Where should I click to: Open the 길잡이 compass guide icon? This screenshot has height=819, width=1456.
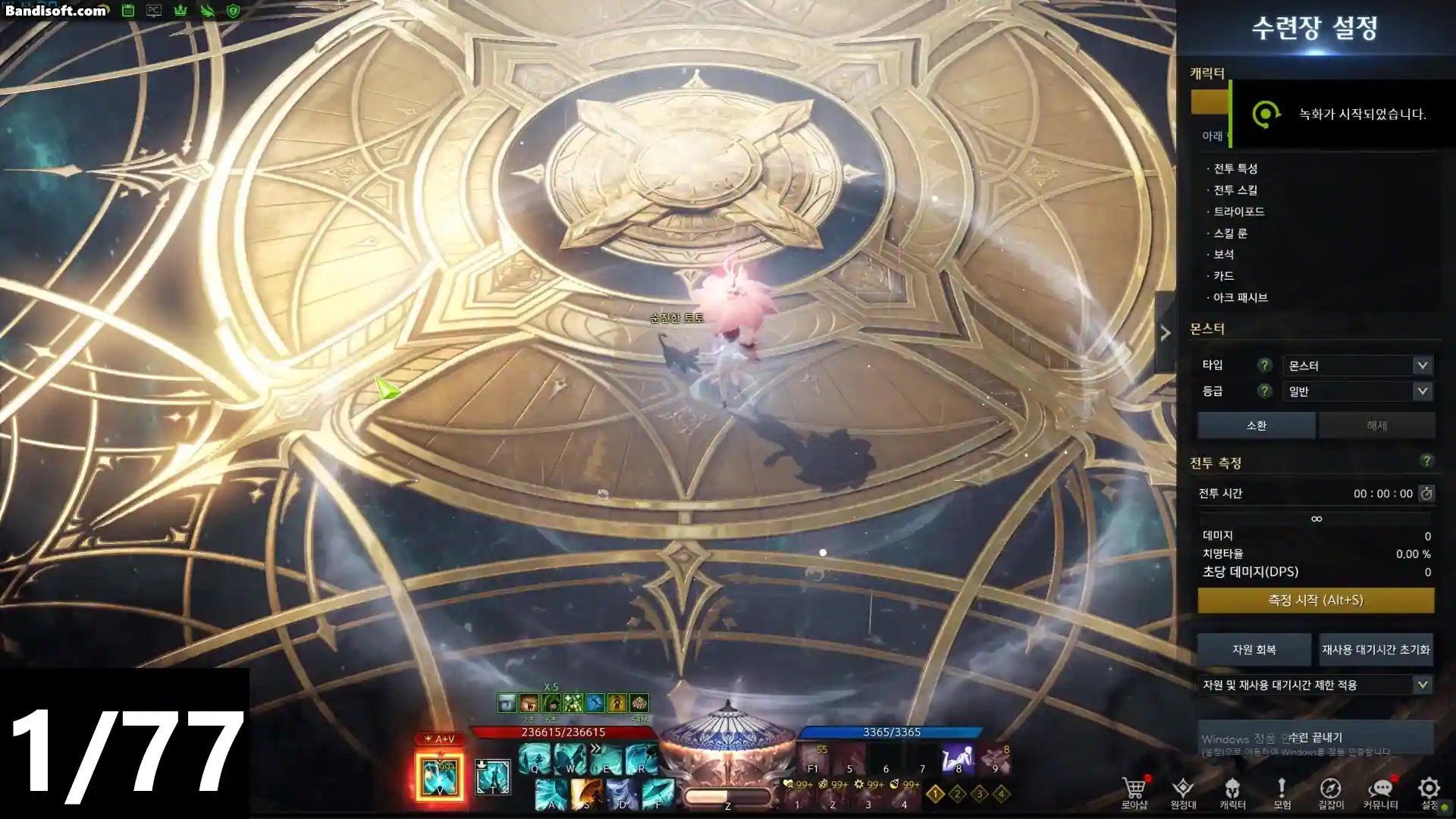pyautogui.click(x=1330, y=791)
